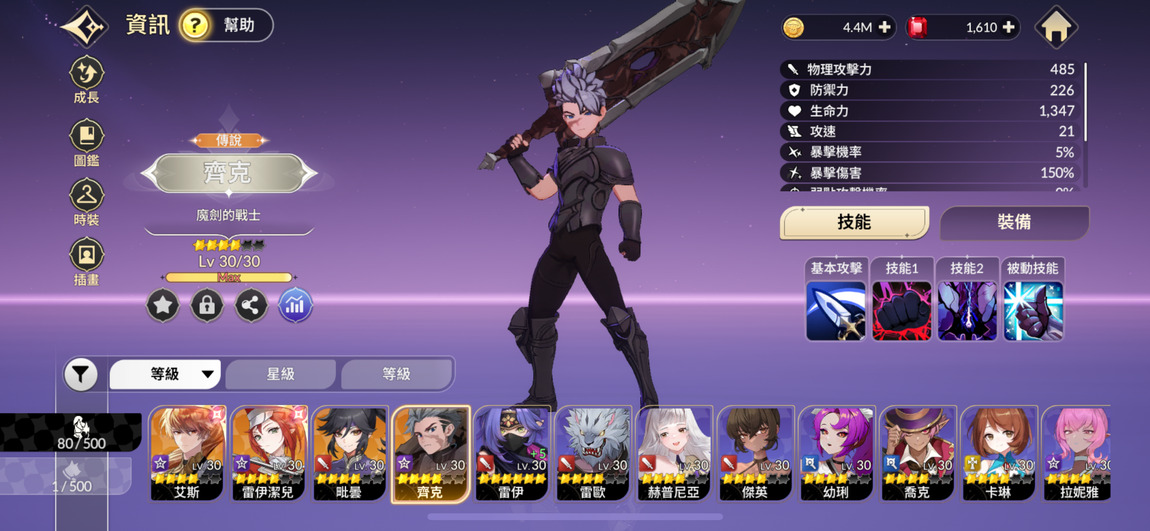Viewport: 1150px width, 531px height.
Task: Open the 時裝 costume menu
Action: click(x=87, y=200)
